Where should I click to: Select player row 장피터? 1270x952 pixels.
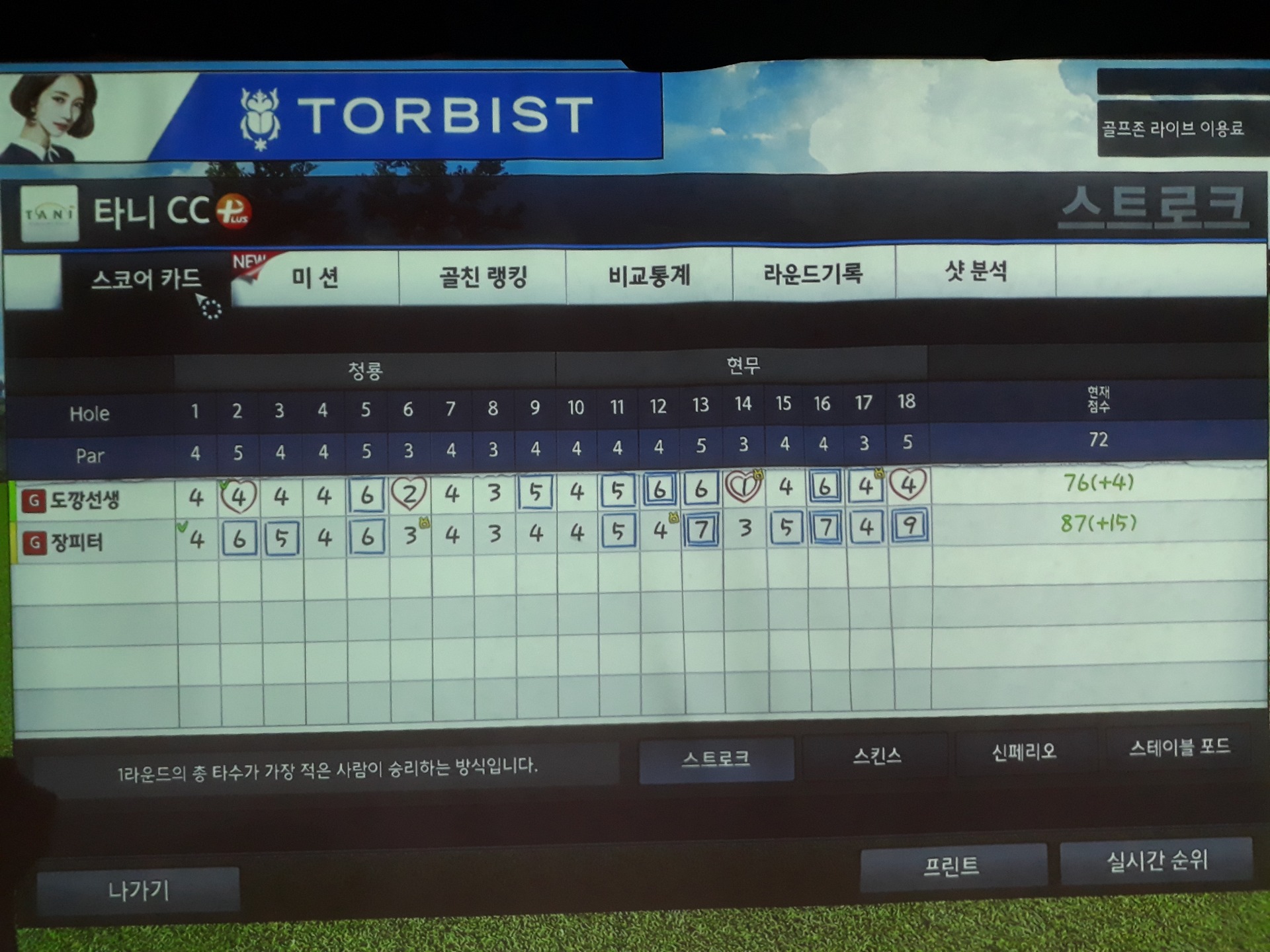tap(77, 543)
